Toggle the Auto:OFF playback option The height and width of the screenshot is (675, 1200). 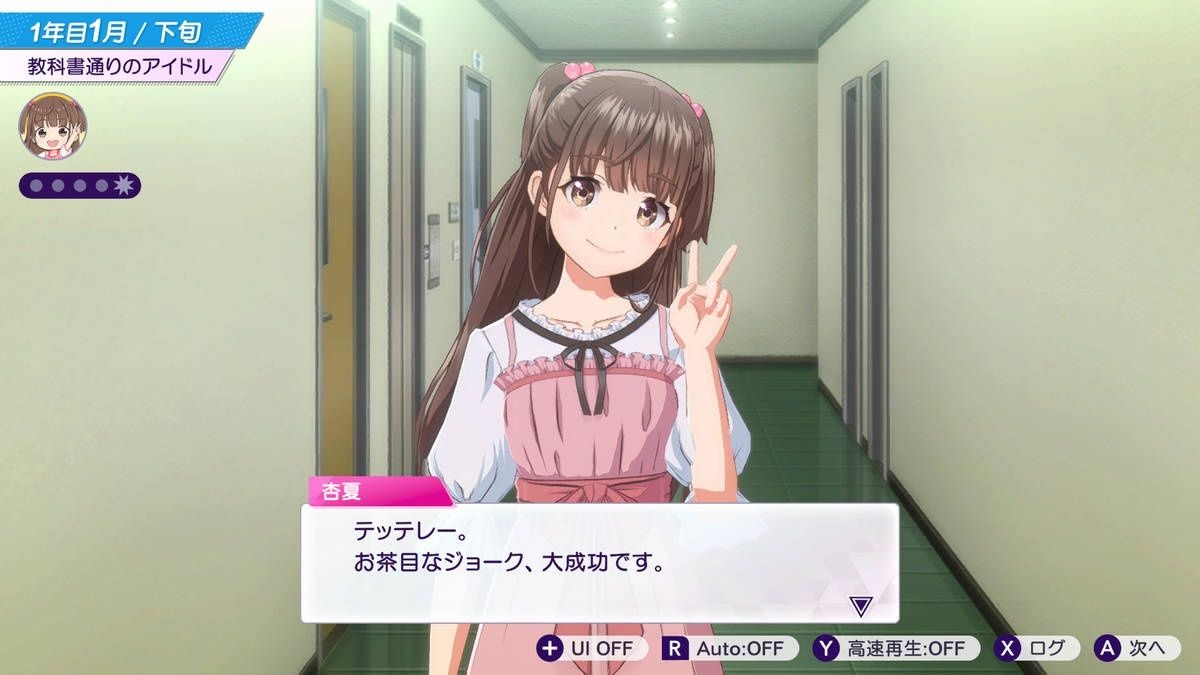tap(730, 648)
